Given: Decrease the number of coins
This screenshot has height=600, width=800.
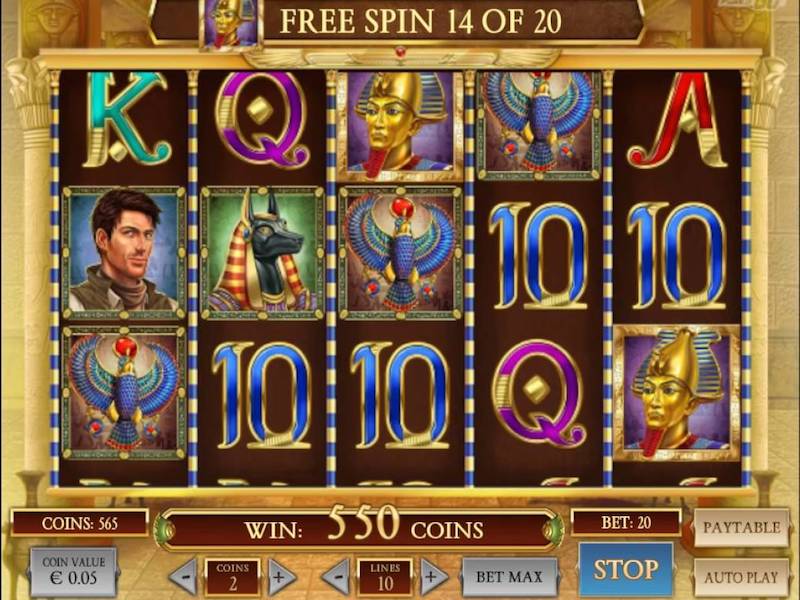Looking at the screenshot, I should tap(182, 576).
